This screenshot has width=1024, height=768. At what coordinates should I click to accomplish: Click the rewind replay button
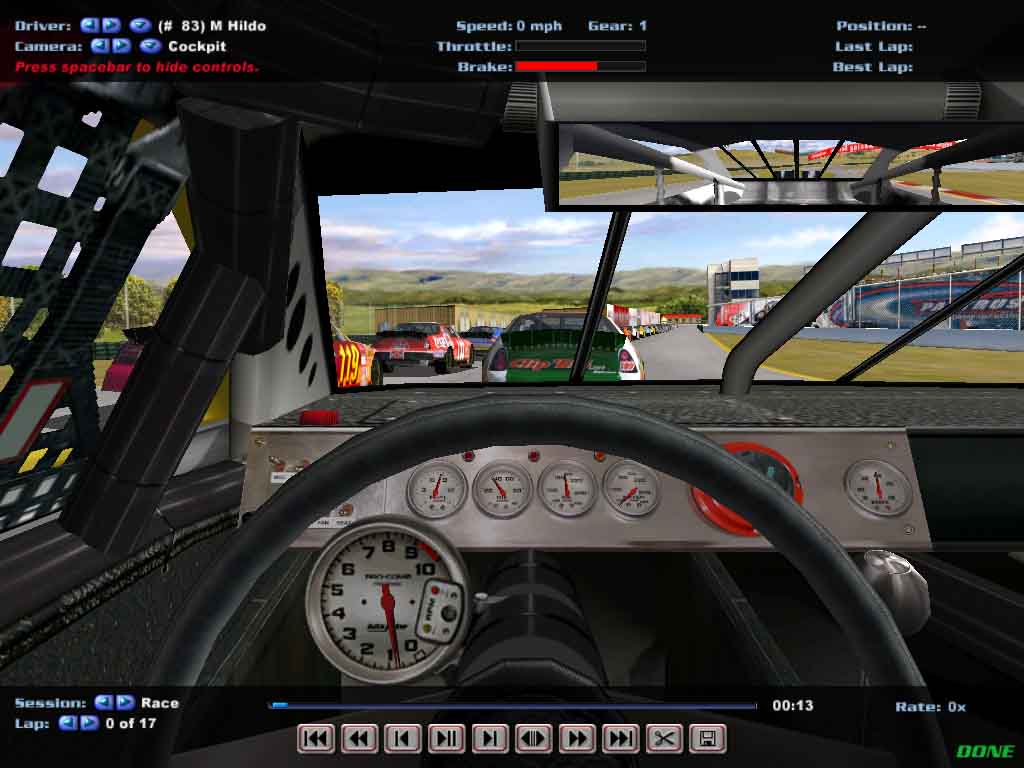click(360, 739)
